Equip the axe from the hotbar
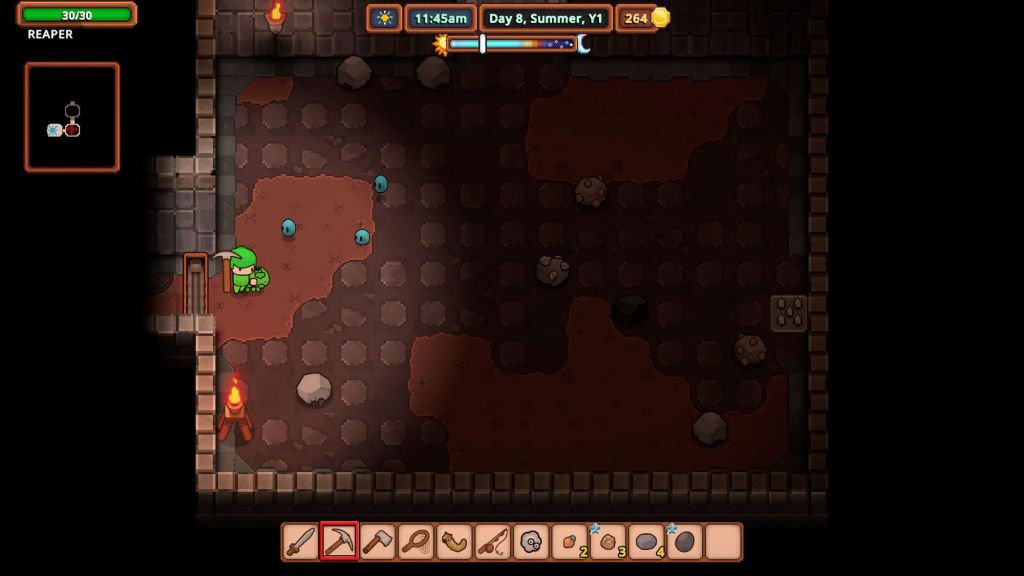Viewport: 1024px width, 576px height. click(x=378, y=542)
